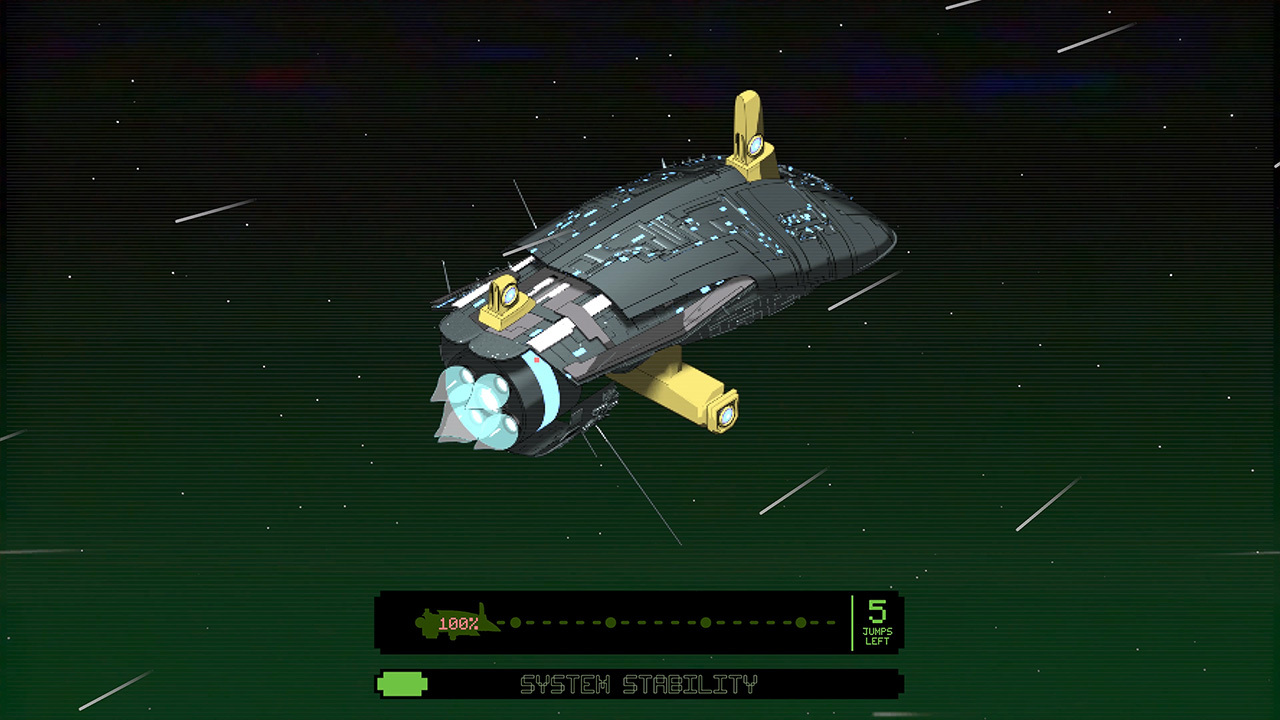Image resolution: width=1280 pixels, height=720 pixels.
Task: Toggle the second jump waypoint node
Action: click(x=610, y=620)
